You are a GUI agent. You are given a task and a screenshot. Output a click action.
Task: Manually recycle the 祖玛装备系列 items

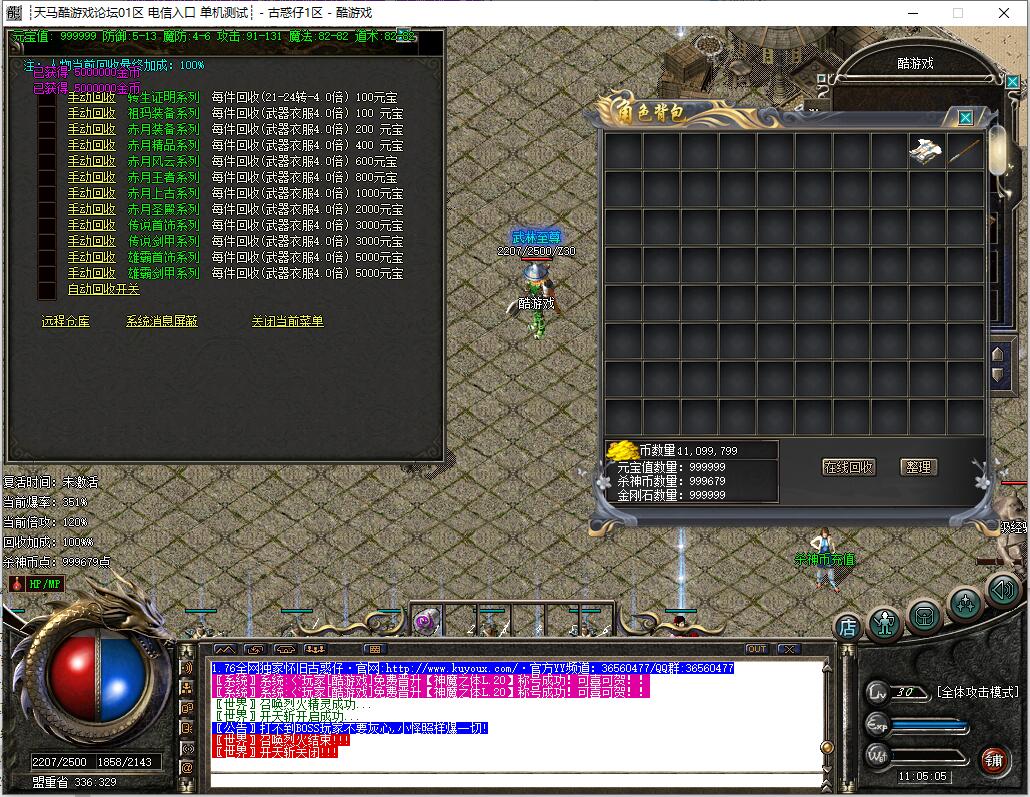(x=91, y=113)
